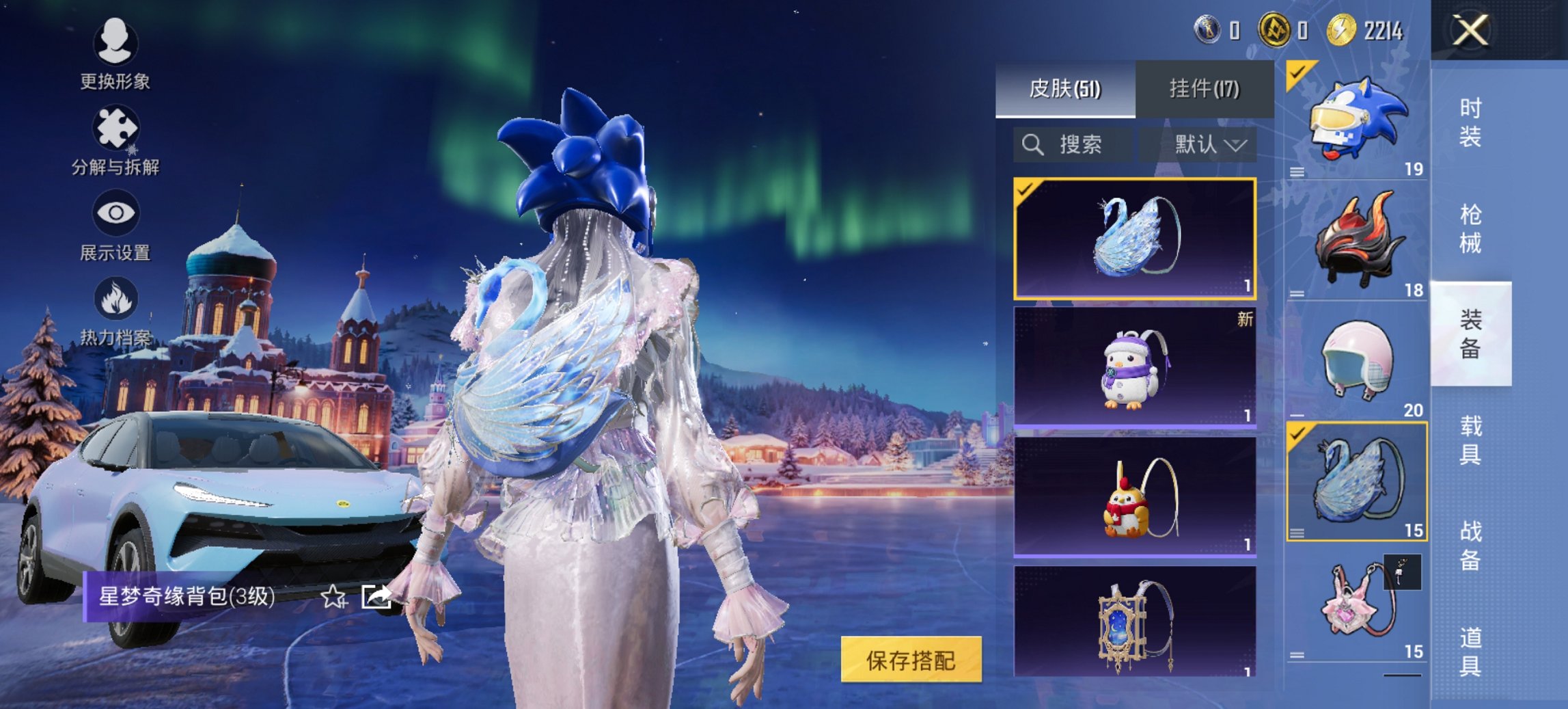This screenshot has width=1568, height=709.
Task: Save outfit with 保存搭配 button
Action: [x=911, y=660]
